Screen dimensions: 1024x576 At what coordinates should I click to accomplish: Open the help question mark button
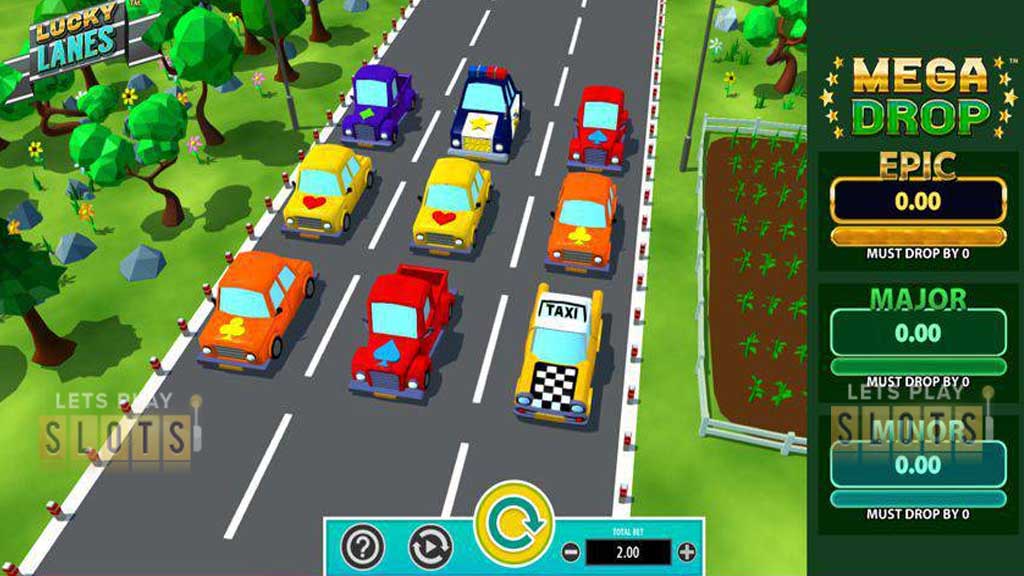pyautogui.click(x=363, y=546)
